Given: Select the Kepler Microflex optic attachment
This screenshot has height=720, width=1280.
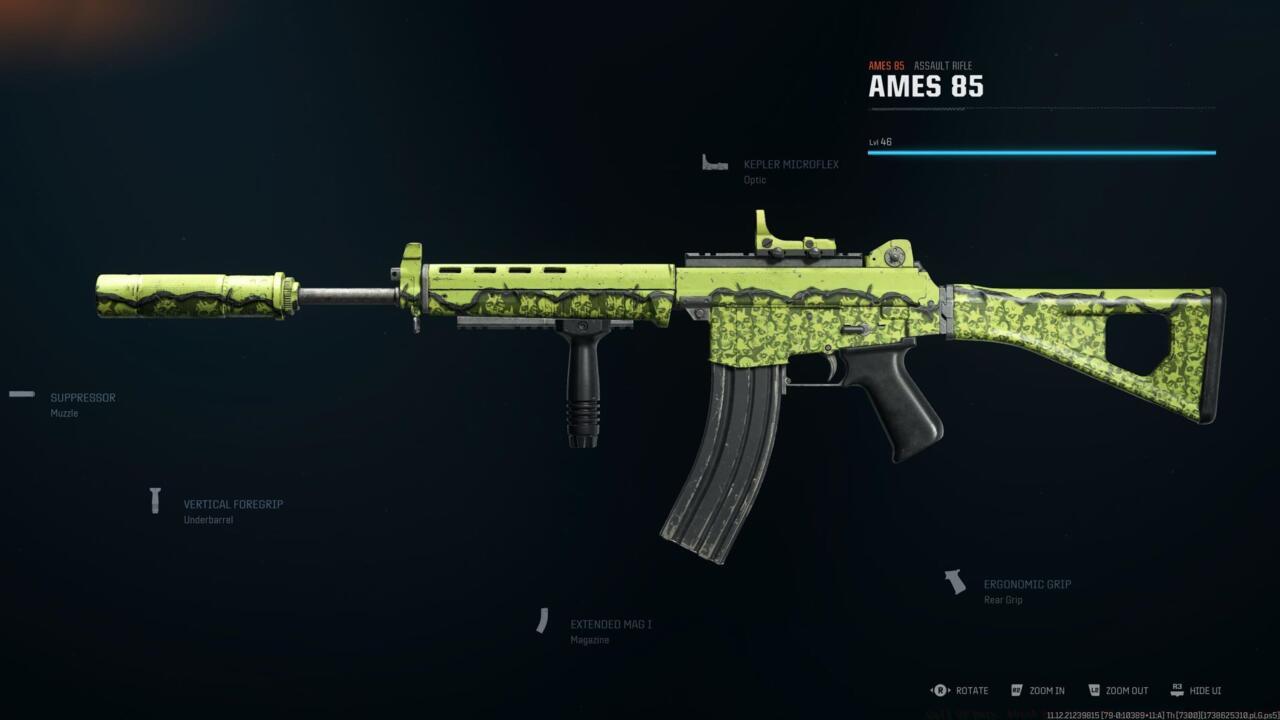Looking at the screenshot, I should (790, 165).
